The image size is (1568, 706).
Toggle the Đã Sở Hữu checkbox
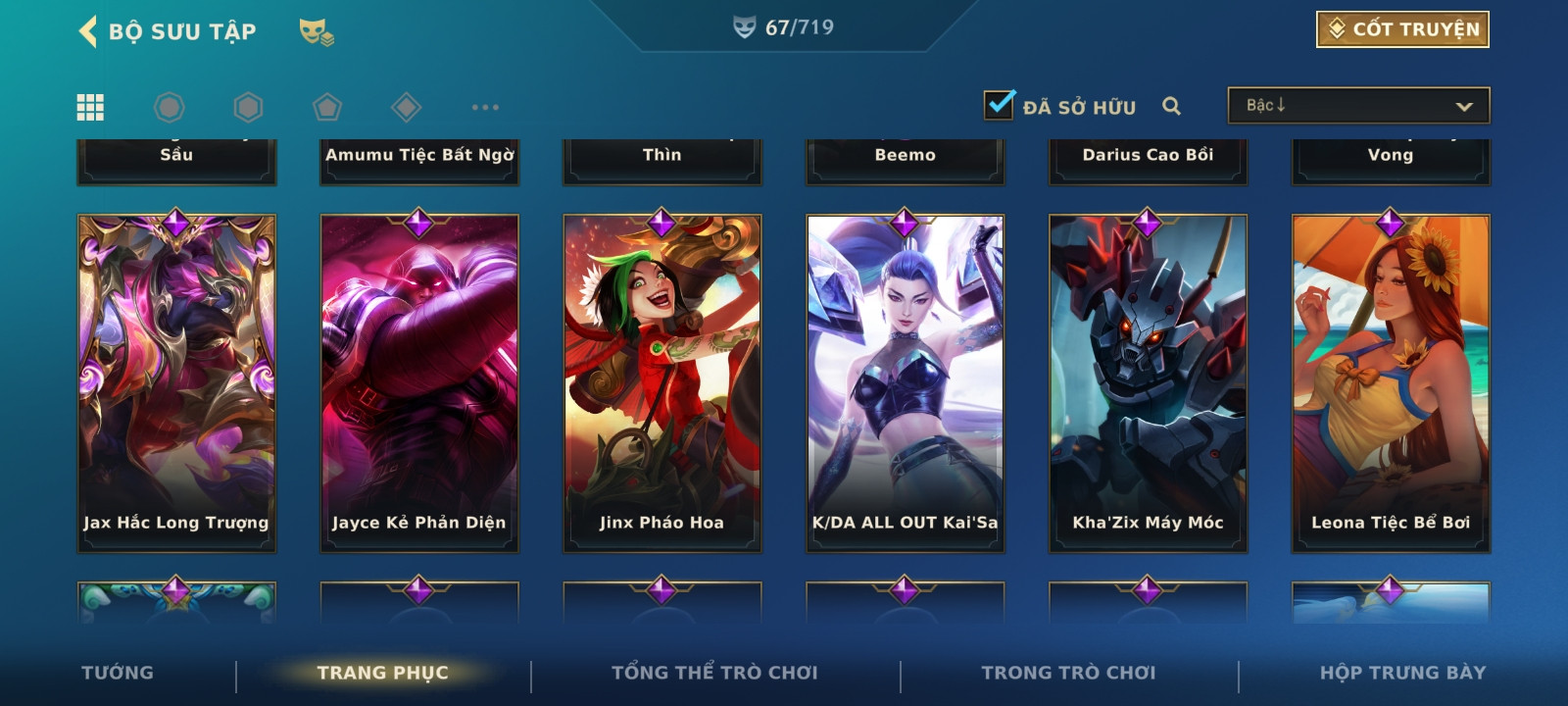pos(1000,105)
